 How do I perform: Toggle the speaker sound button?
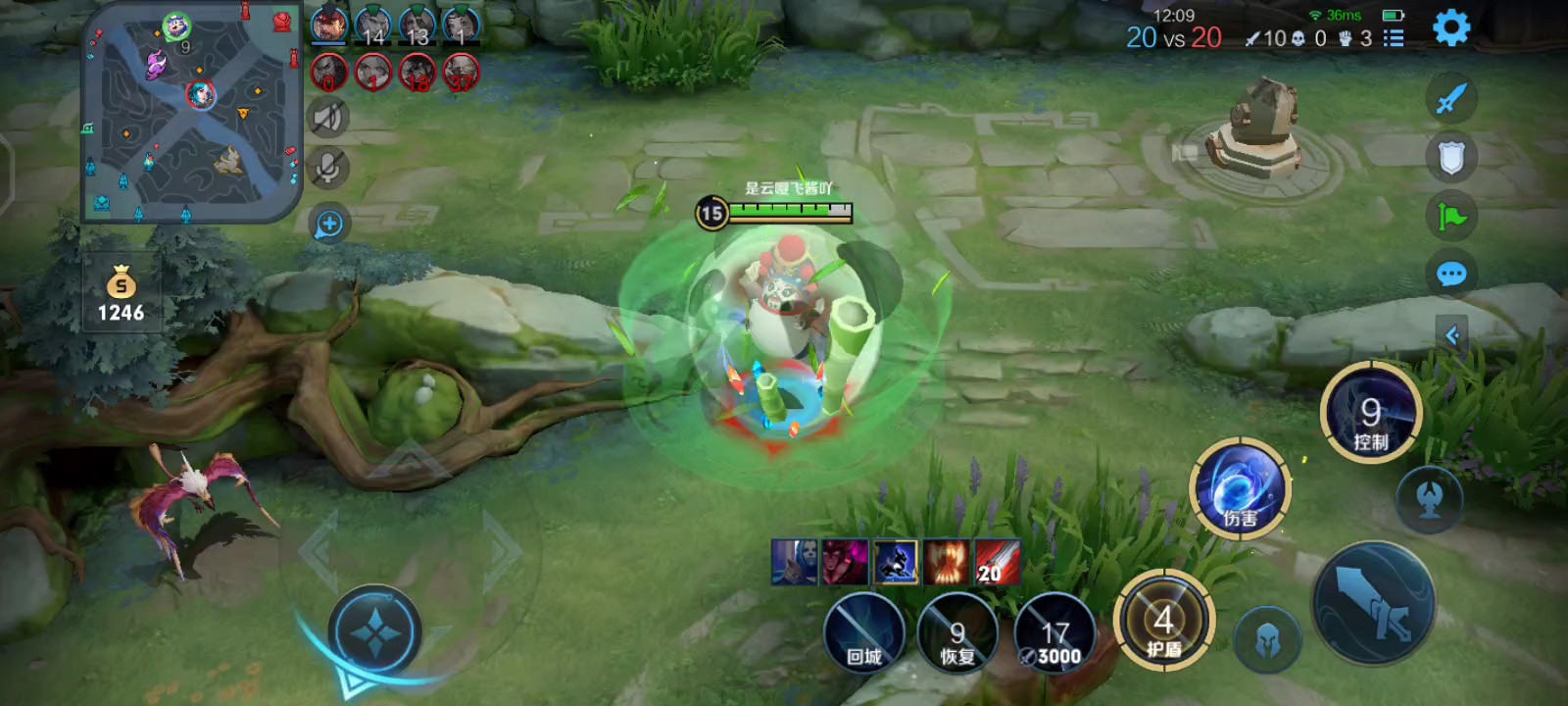click(x=329, y=119)
